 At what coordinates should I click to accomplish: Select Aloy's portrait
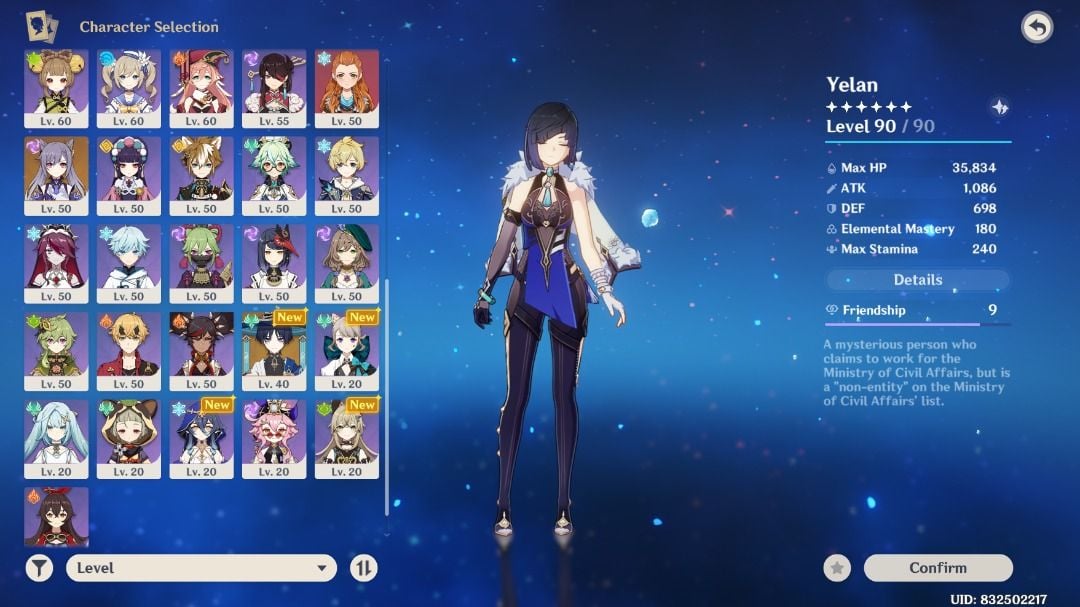point(346,88)
